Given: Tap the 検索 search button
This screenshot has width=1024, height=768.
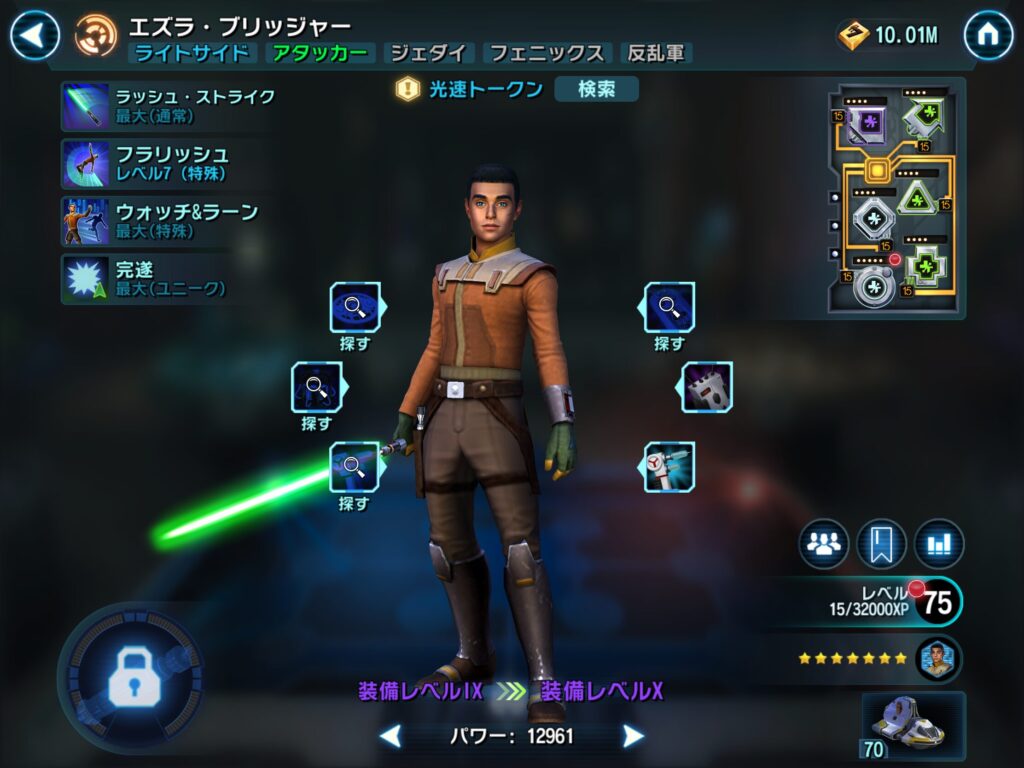Looking at the screenshot, I should click(596, 89).
